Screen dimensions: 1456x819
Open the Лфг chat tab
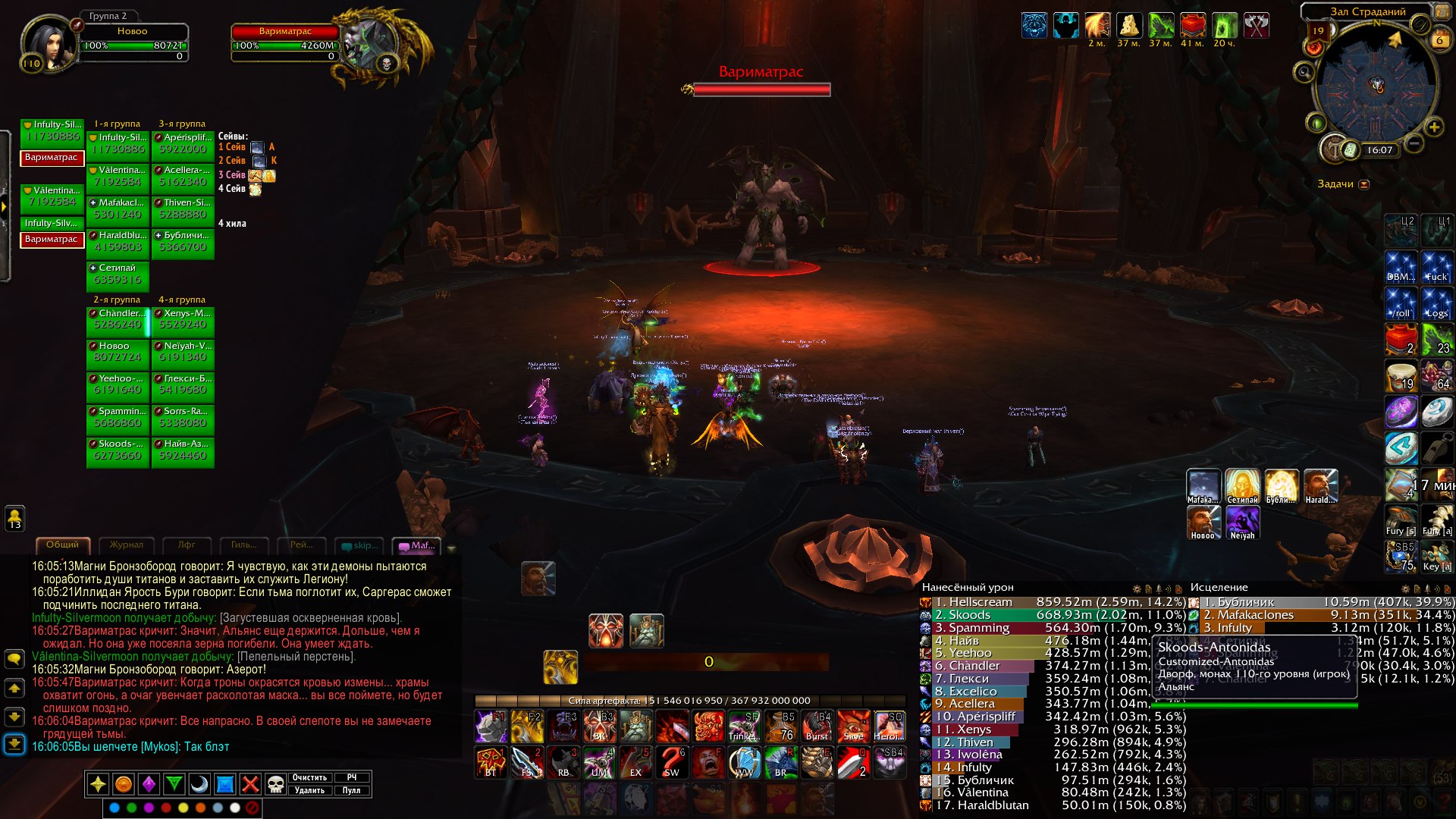tap(187, 544)
